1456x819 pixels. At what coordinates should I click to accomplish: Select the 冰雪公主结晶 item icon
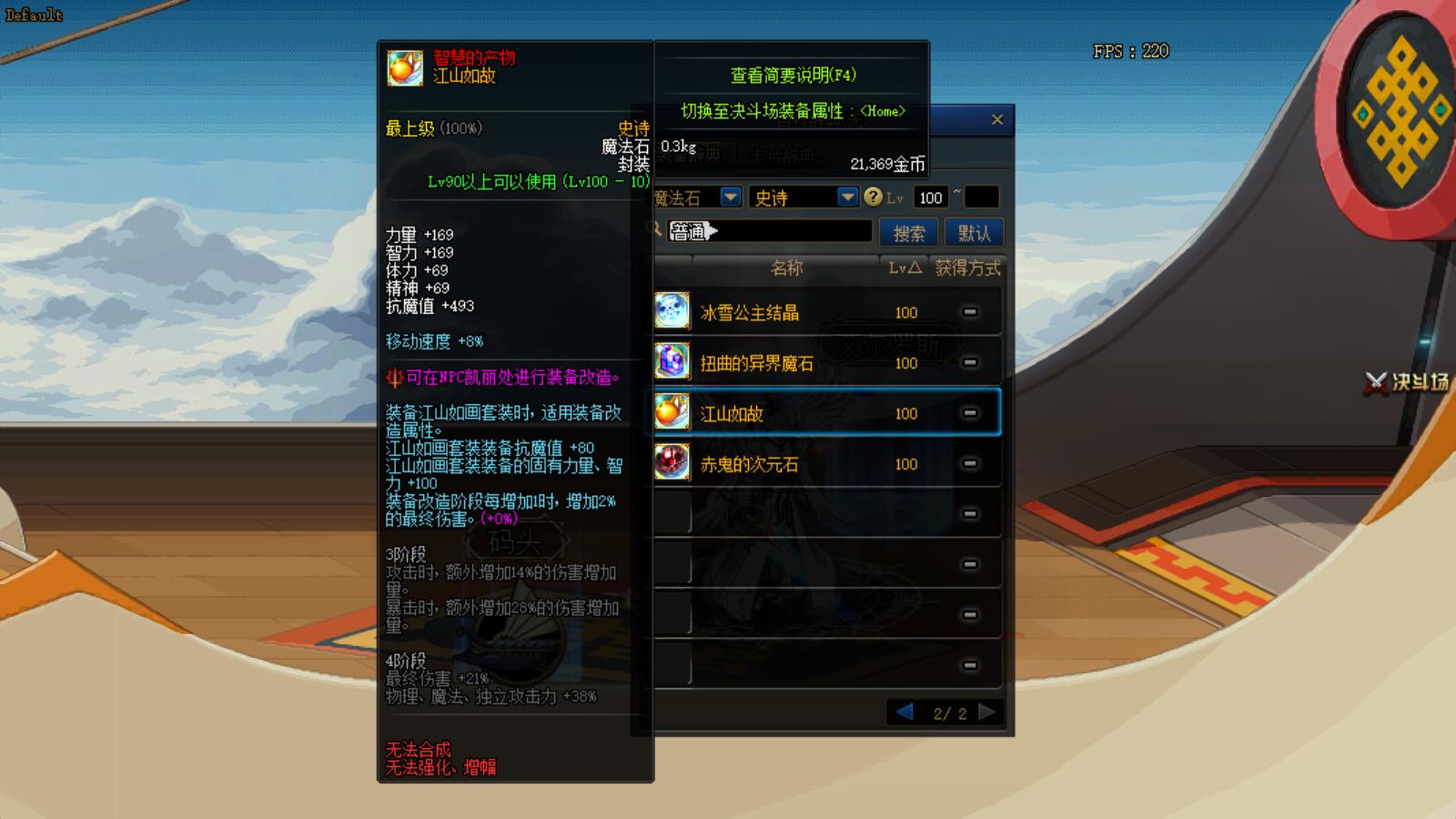[x=671, y=310]
